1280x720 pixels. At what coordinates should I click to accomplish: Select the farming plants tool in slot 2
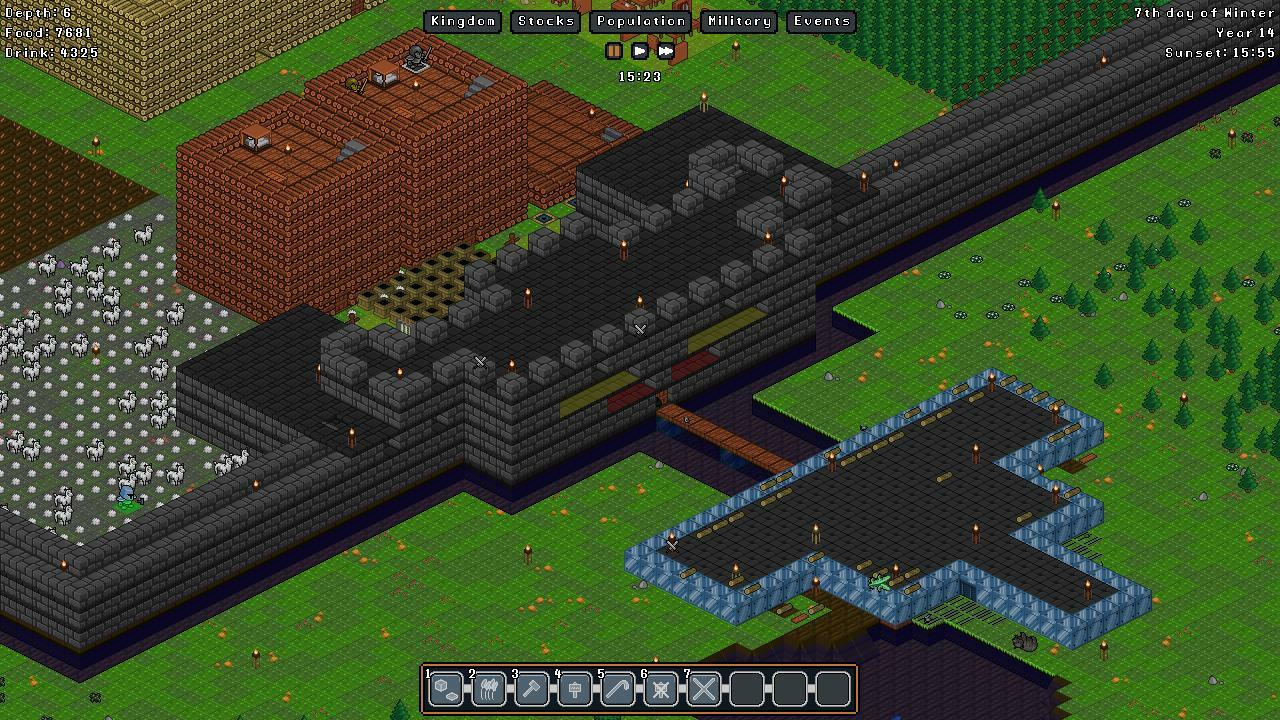[488, 689]
